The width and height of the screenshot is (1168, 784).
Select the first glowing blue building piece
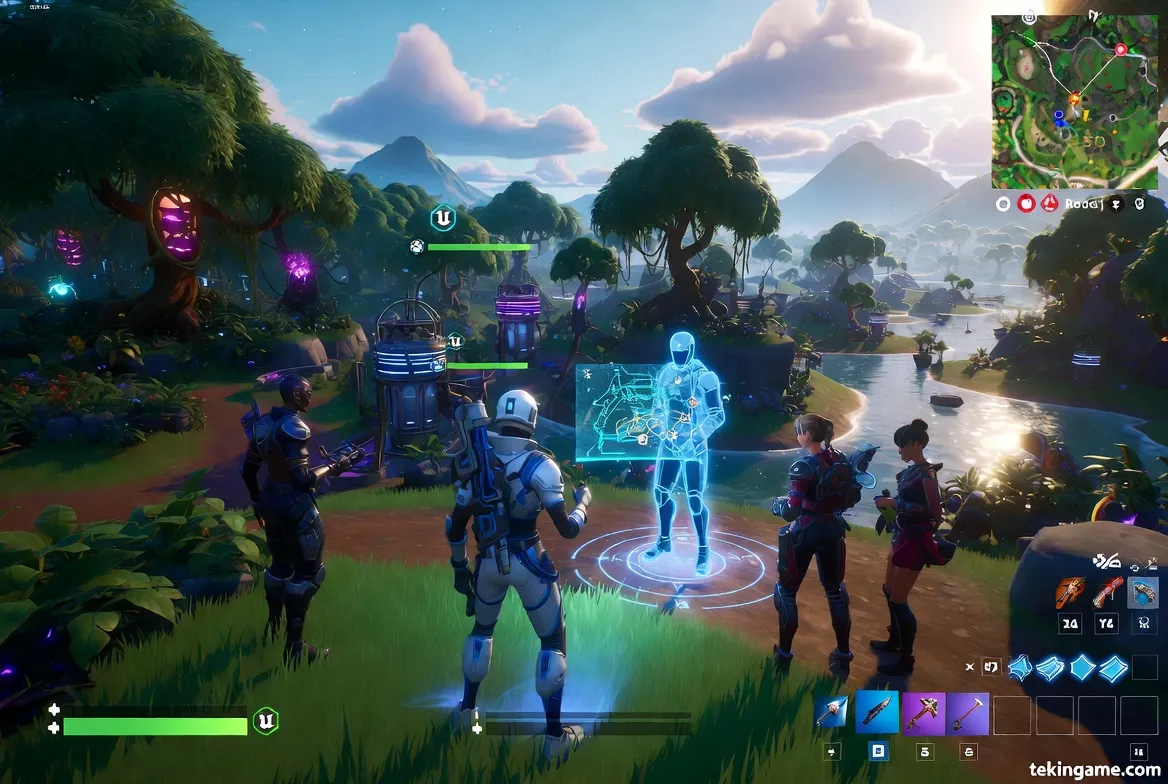(x=1020, y=667)
